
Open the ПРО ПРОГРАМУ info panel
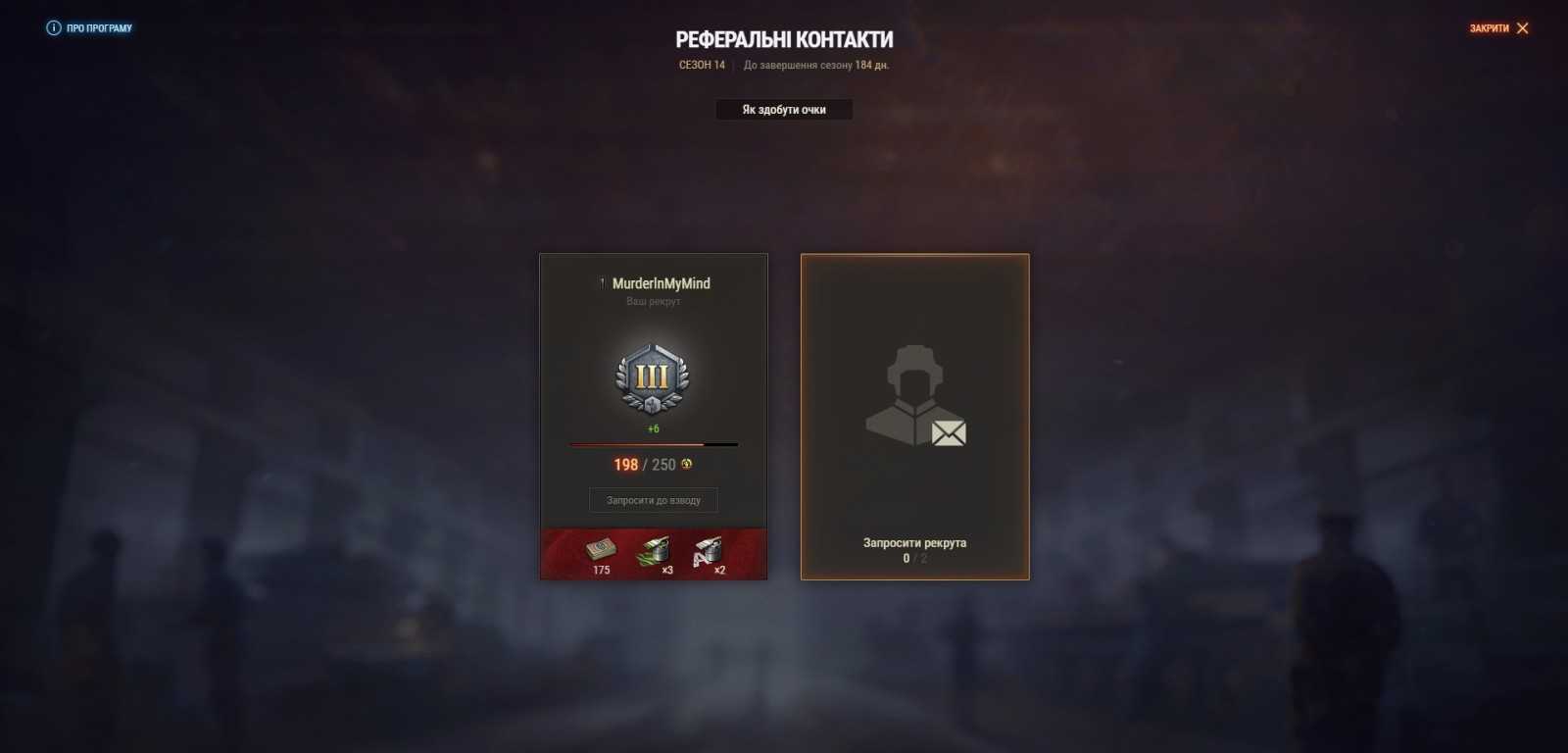[98, 27]
